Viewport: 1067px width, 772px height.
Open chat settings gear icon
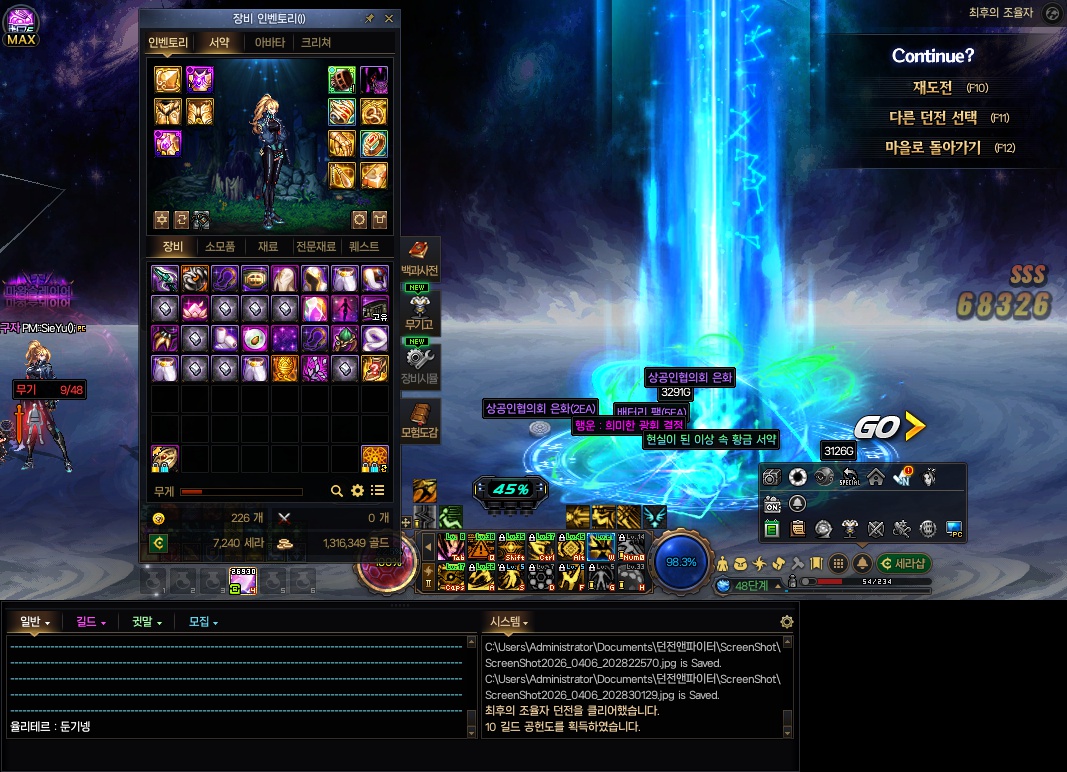[x=787, y=622]
